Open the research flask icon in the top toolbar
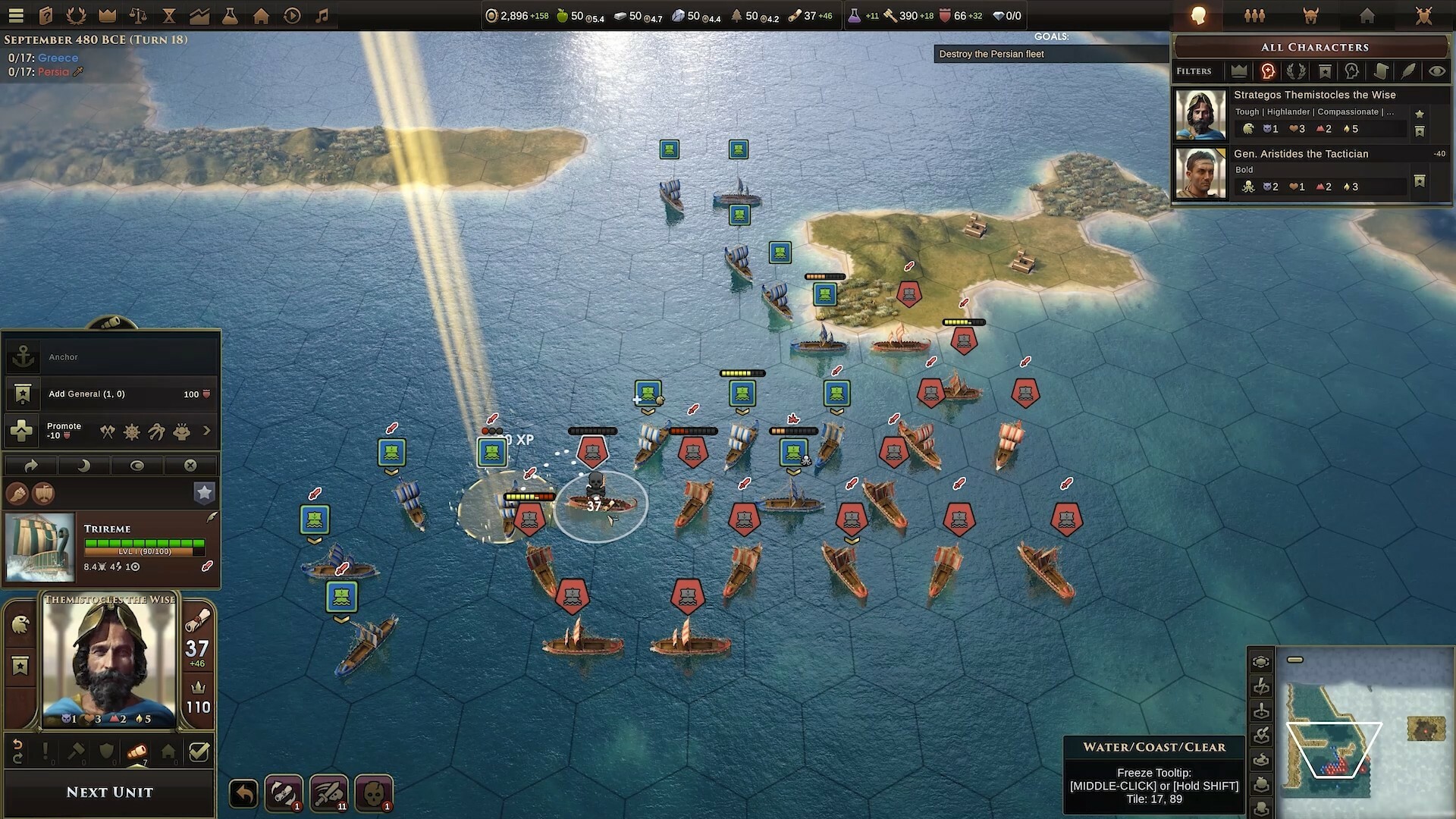The height and width of the screenshot is (819, 1456). click(x=230, y=15)
